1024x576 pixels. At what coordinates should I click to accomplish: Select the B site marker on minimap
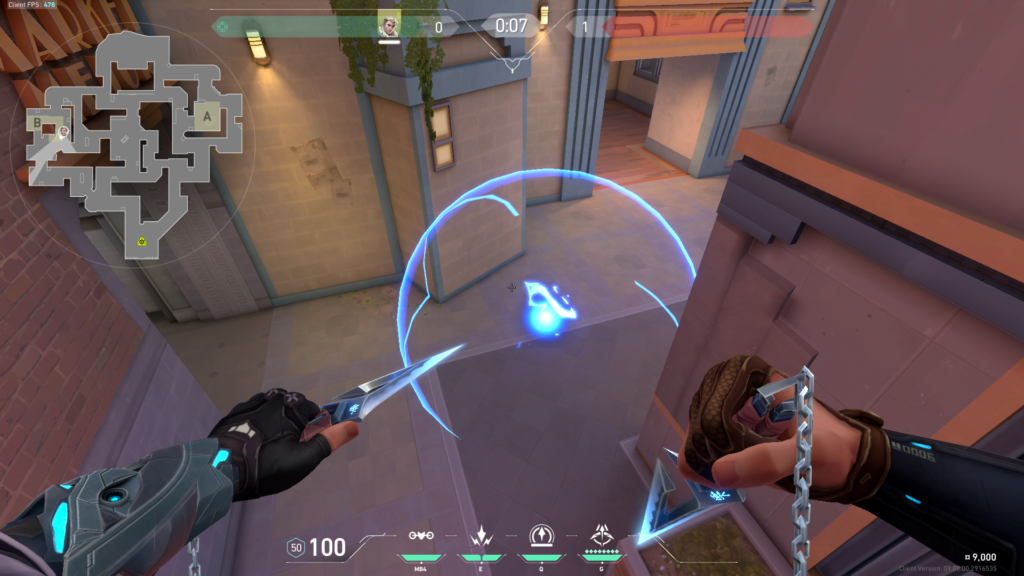point(39,122)
